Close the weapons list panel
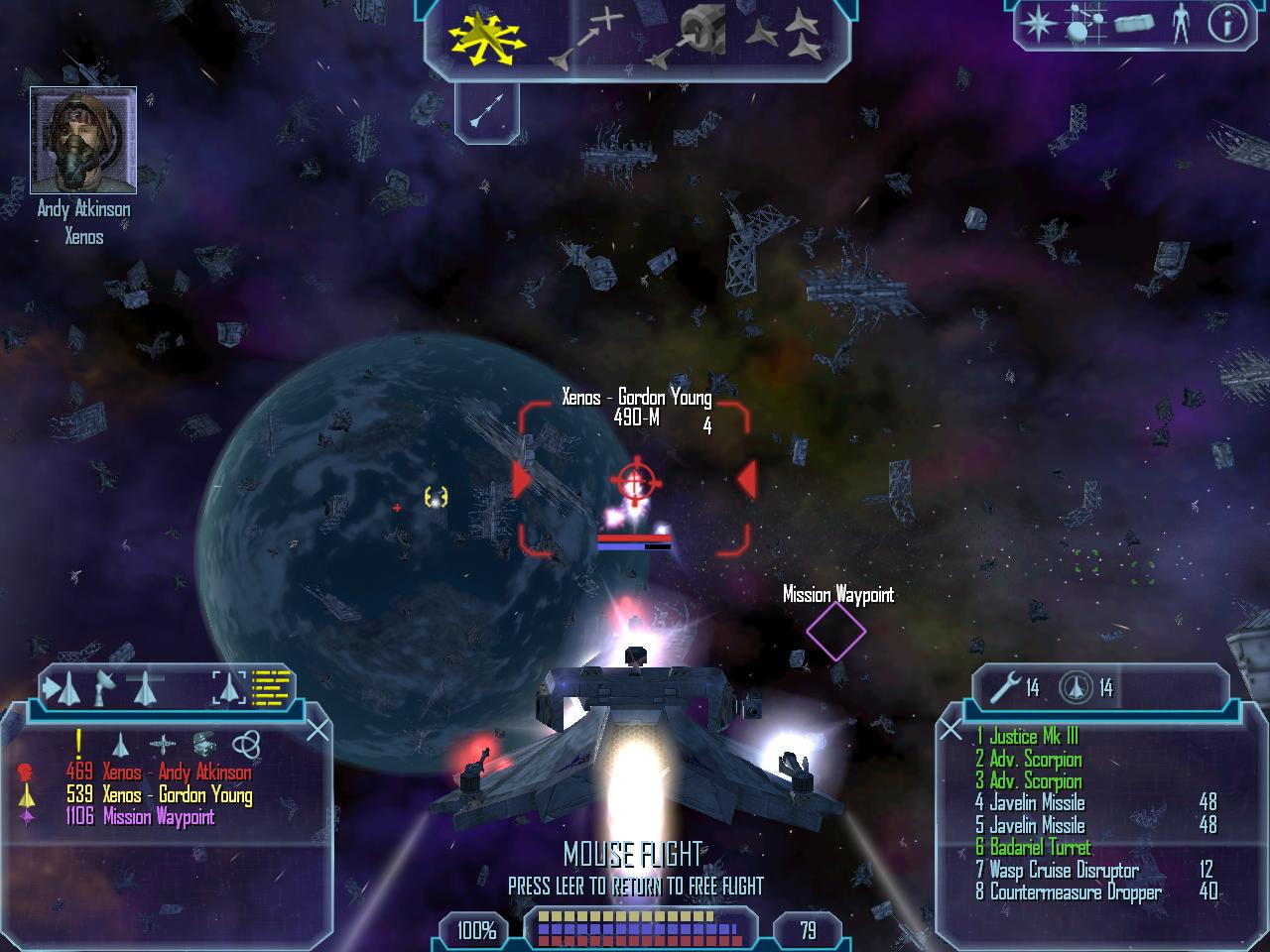The width and height of the screenshot is (1270, 952). click(x=951, y=731)
